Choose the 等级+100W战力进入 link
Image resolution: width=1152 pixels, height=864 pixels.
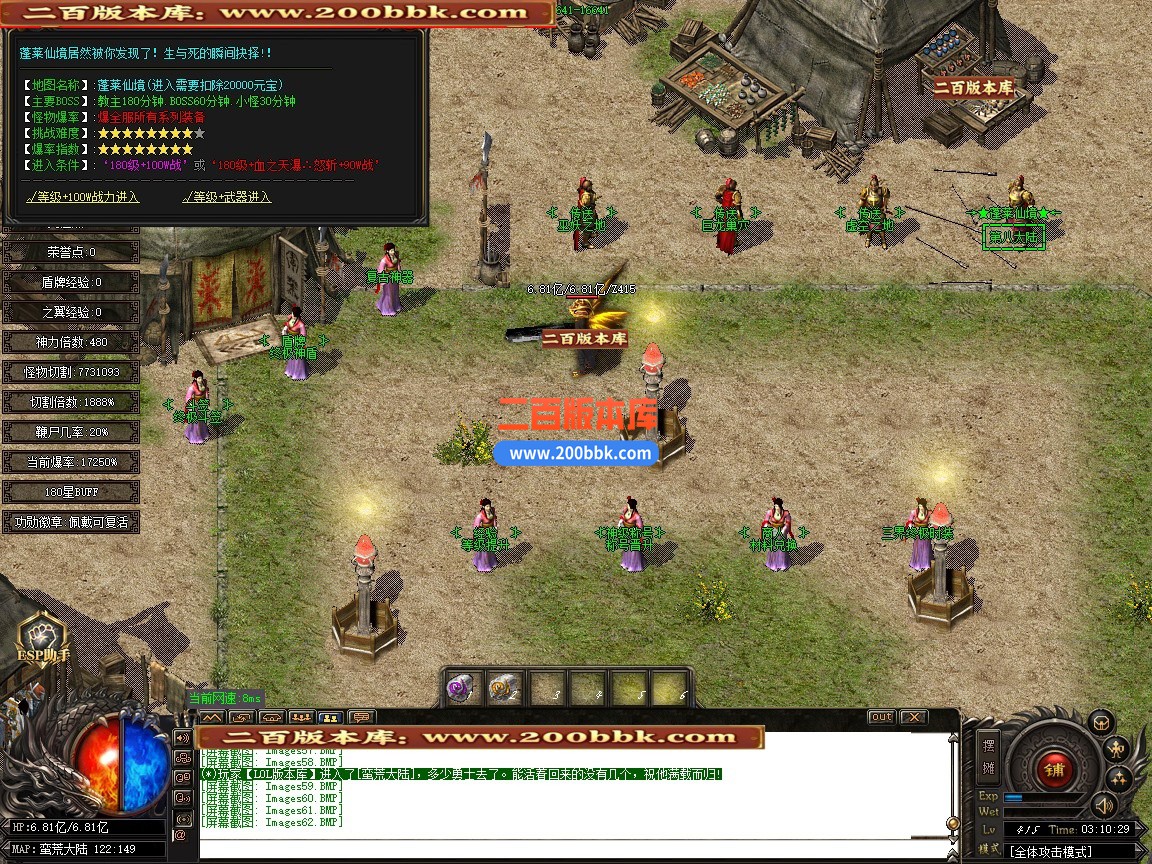pyautogui.click(x=83, y=197)
